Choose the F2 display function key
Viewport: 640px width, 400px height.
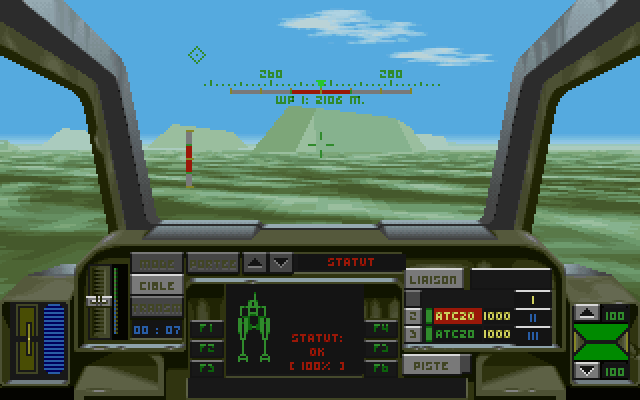click(x=206, y=348)
